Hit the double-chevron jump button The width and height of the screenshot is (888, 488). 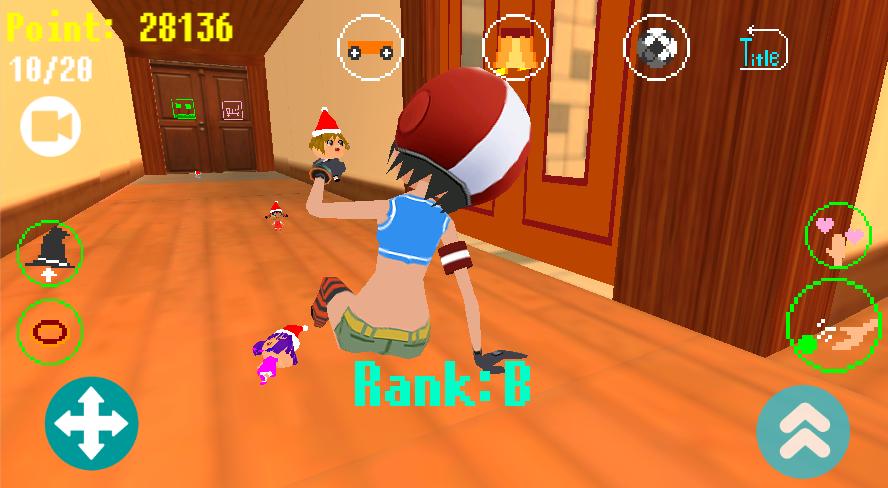coord(803,431)
